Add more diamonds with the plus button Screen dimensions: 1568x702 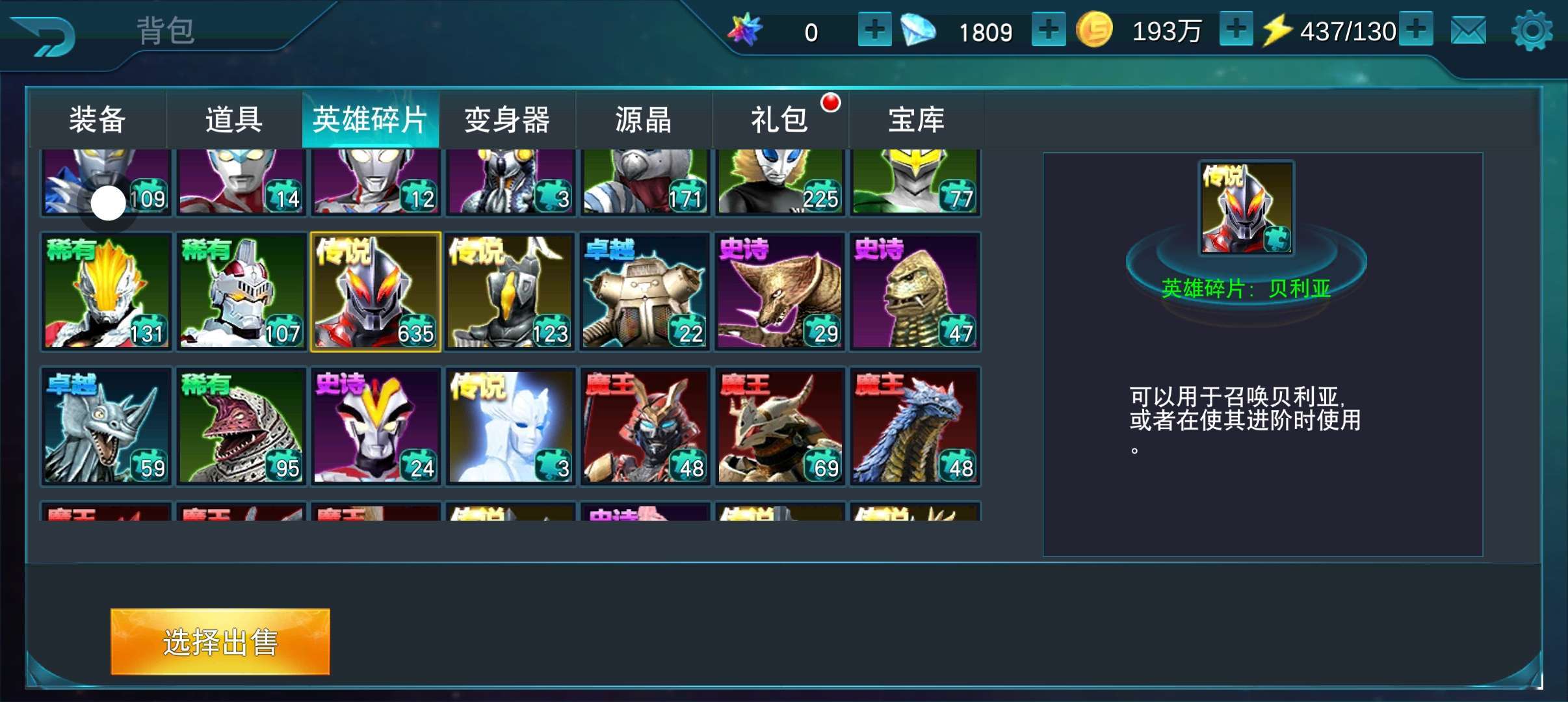pos(1049,30)
